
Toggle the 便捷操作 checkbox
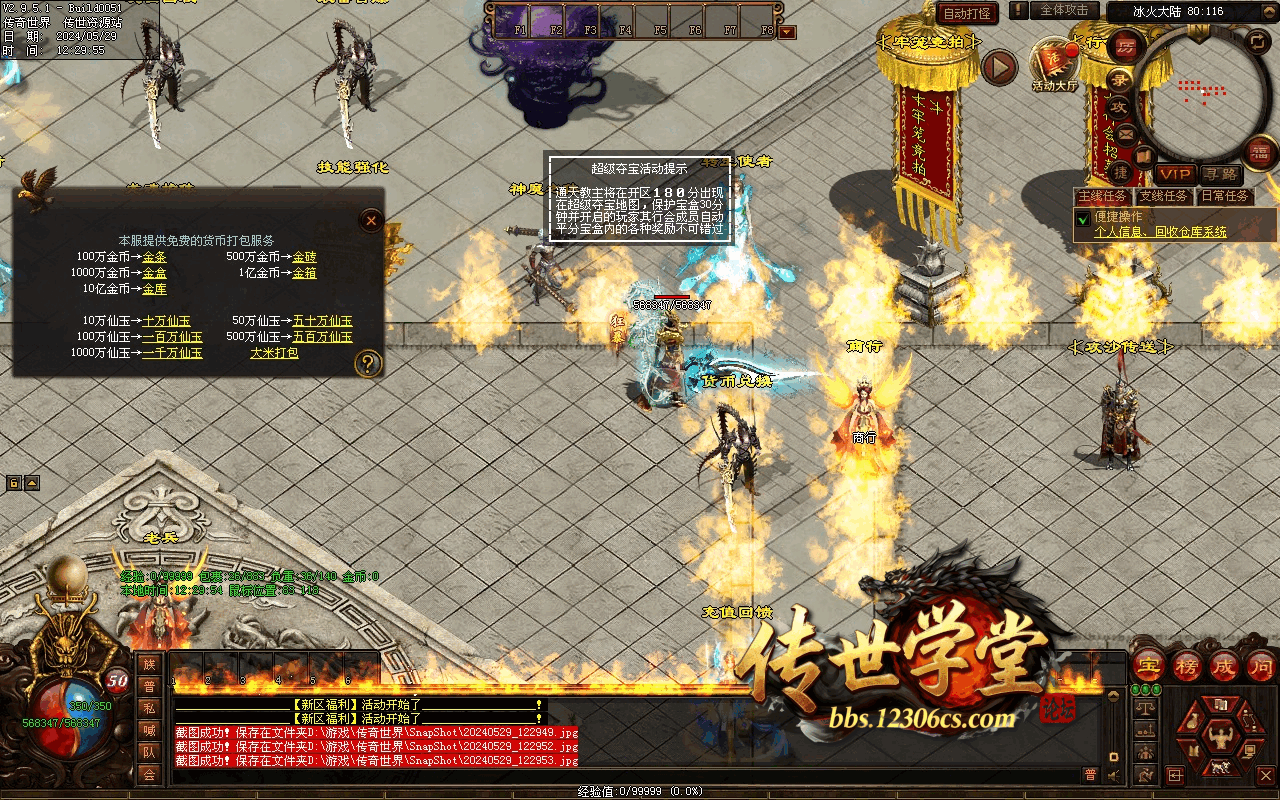(x=1082, y=218)
